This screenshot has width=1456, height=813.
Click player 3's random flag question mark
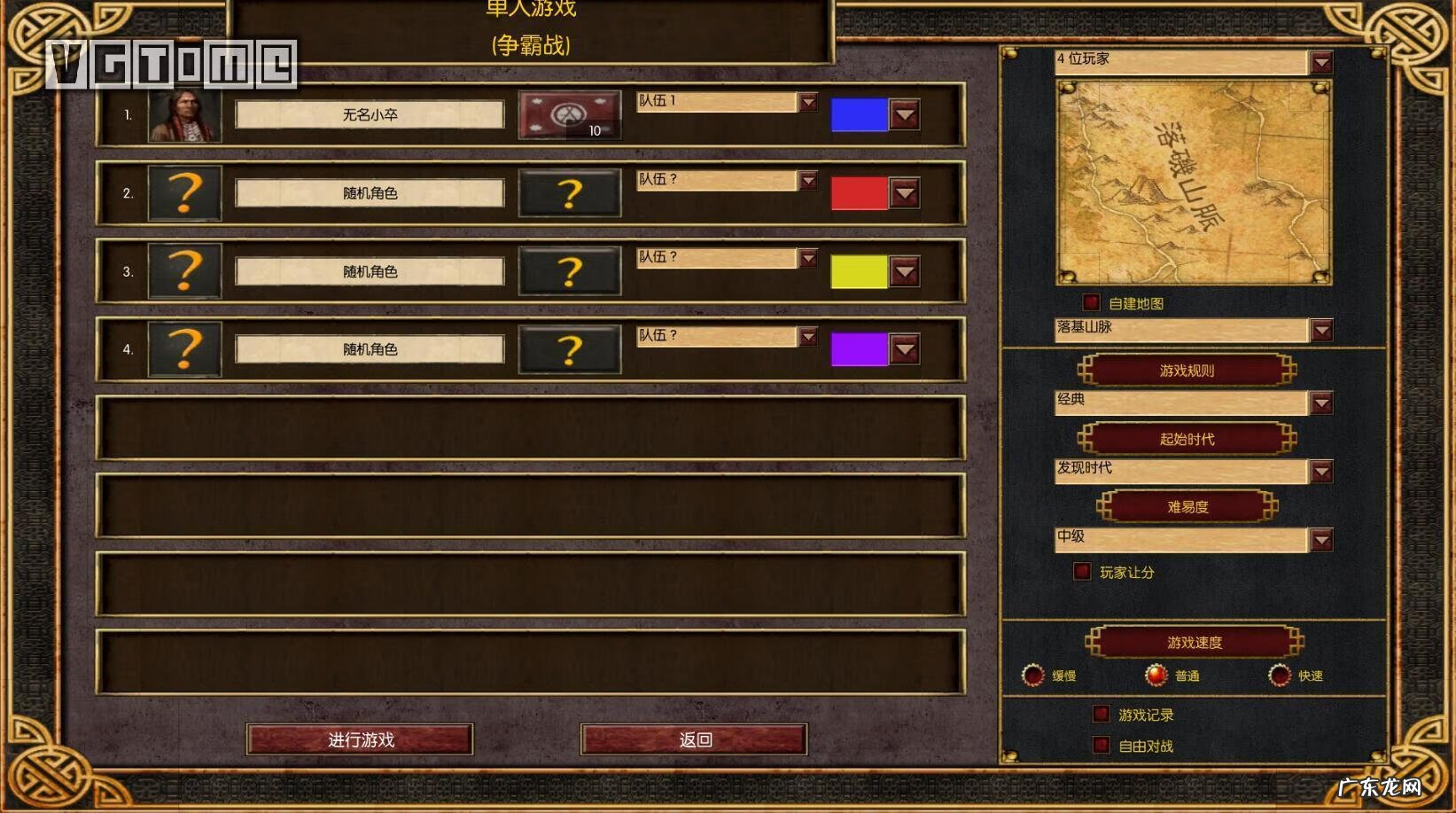[x=569, y=271]
